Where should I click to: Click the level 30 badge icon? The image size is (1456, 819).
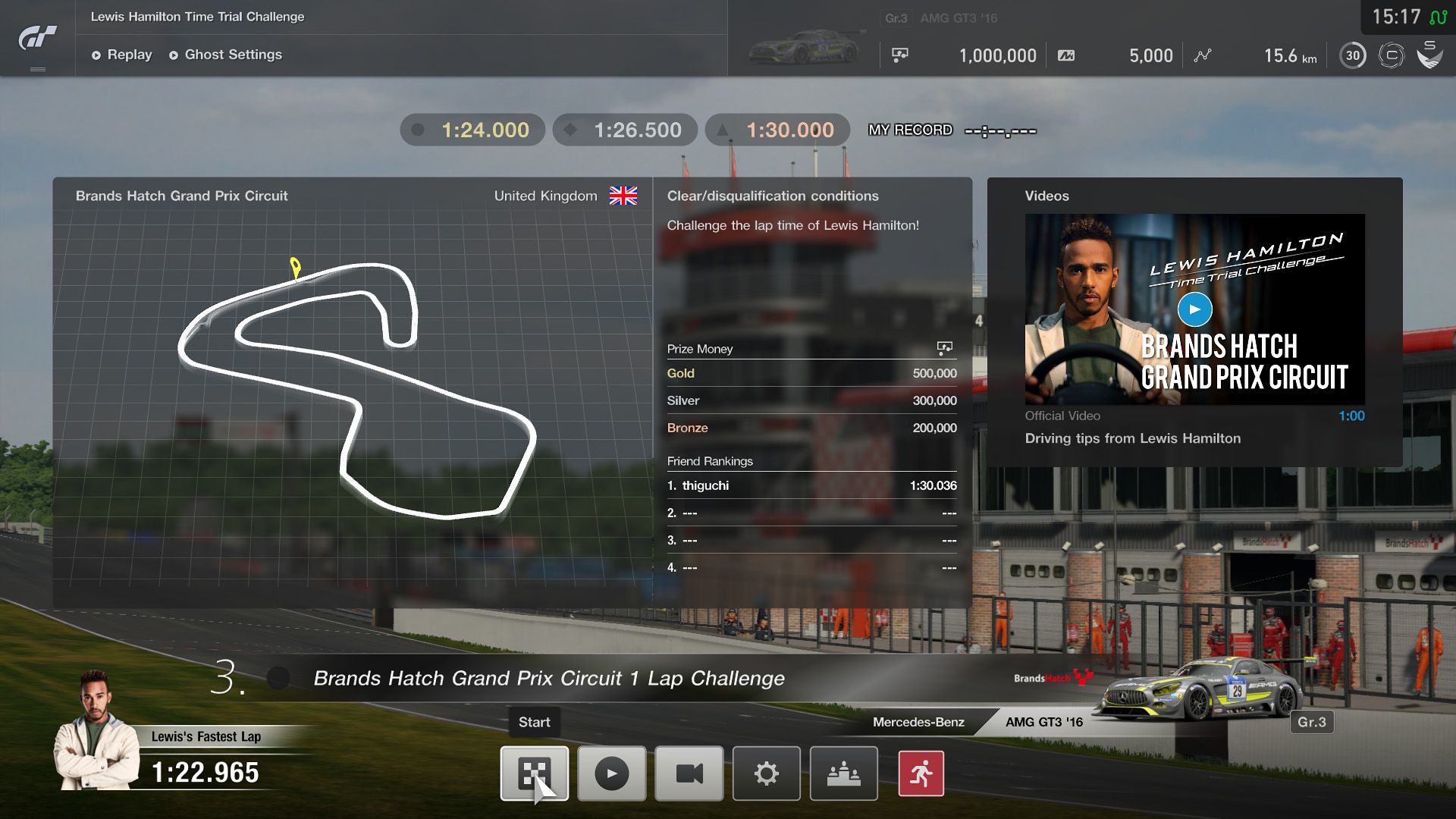click(x=1351, y=55)
